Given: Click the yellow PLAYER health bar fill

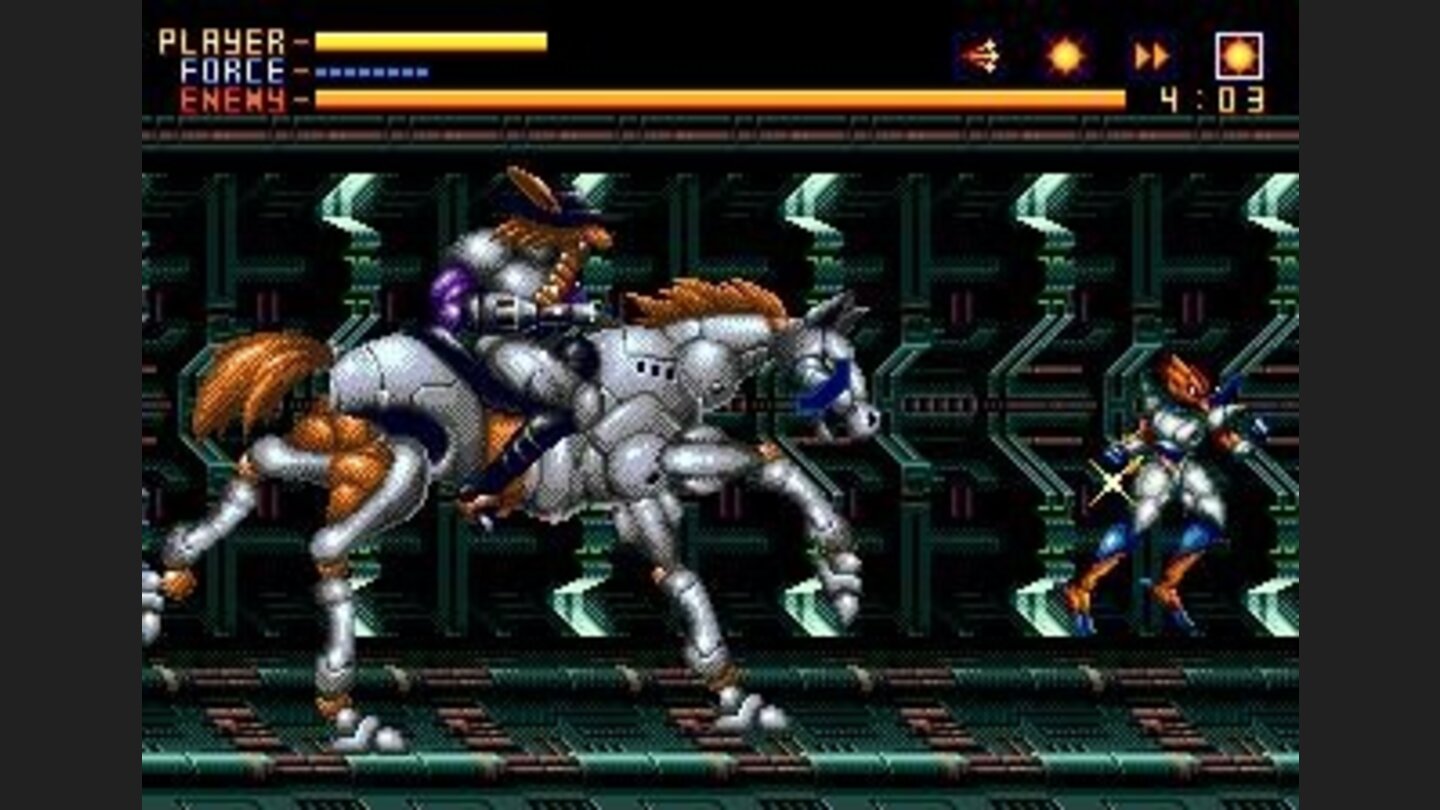Looking at the screenshot, I should [430, 41].
